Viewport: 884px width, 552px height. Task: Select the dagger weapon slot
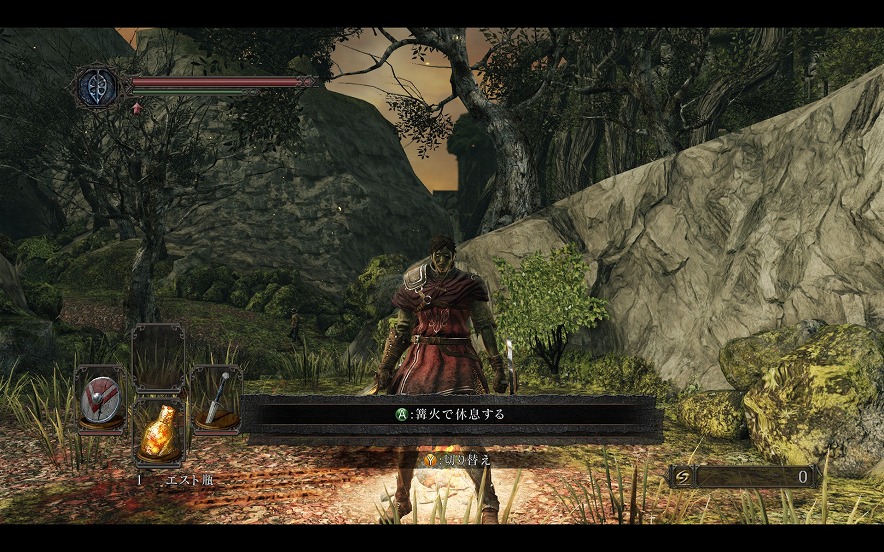click(x=216, y=400)
